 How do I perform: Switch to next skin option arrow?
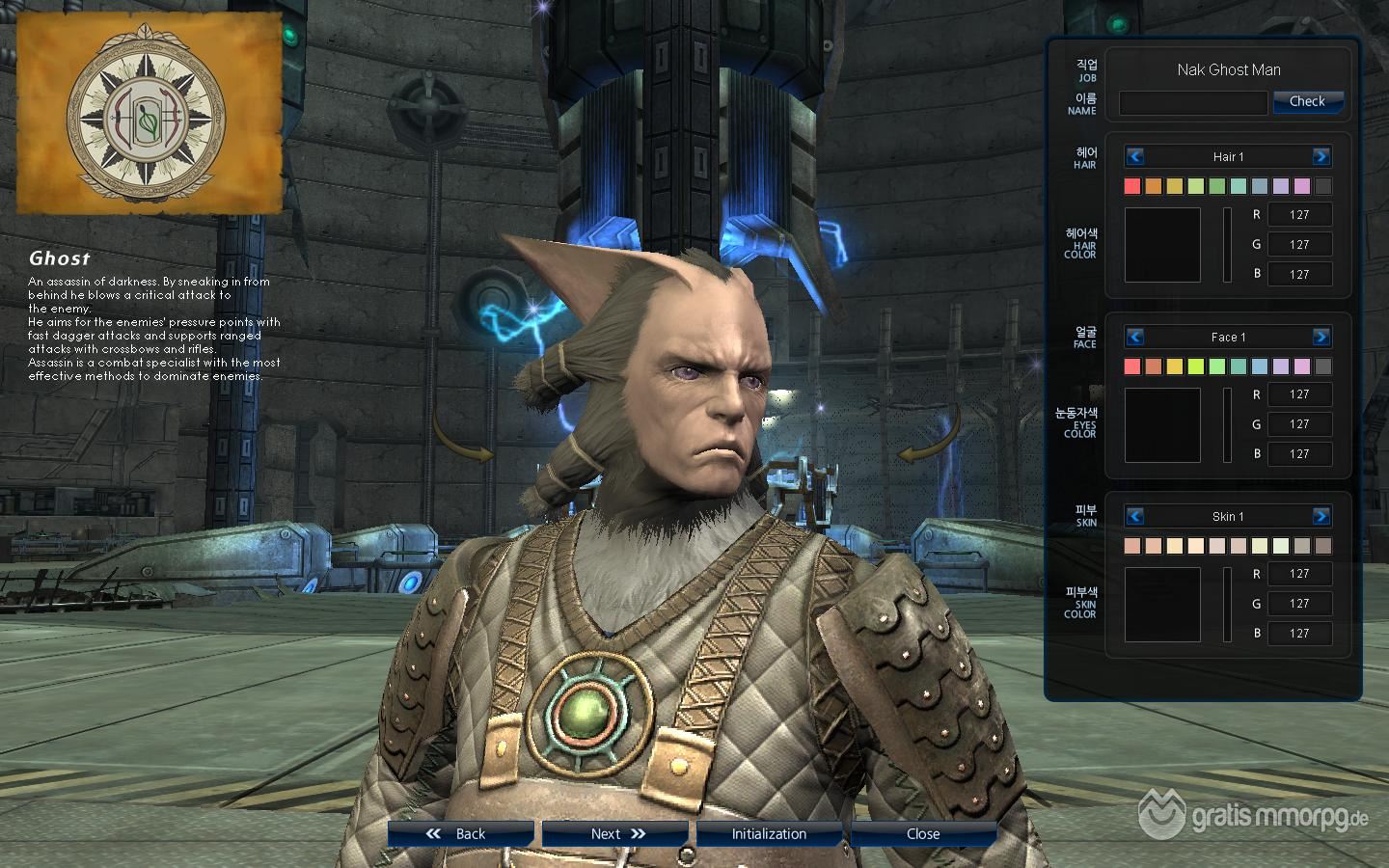[x=1321, y=516]
